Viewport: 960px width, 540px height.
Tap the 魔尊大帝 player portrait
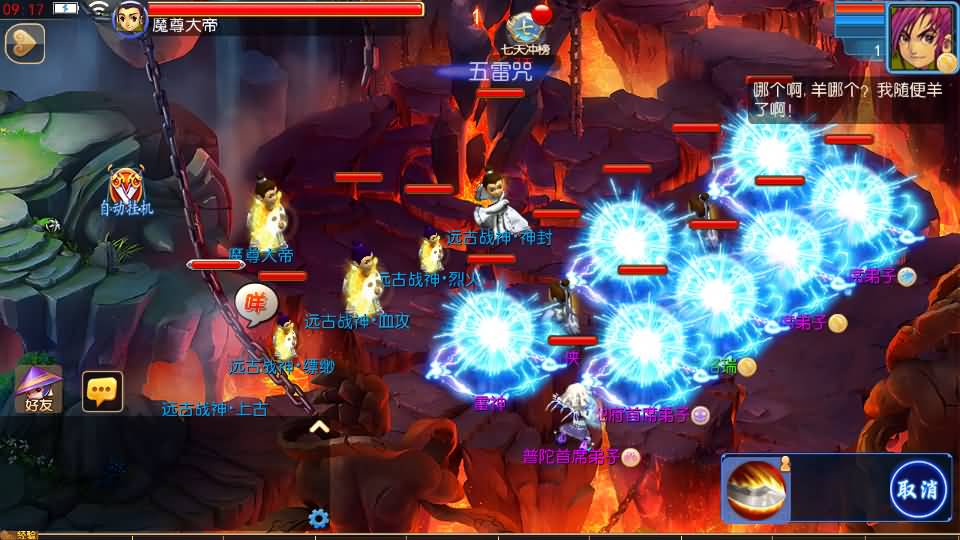pyautogui.click(x=129, y=19)
